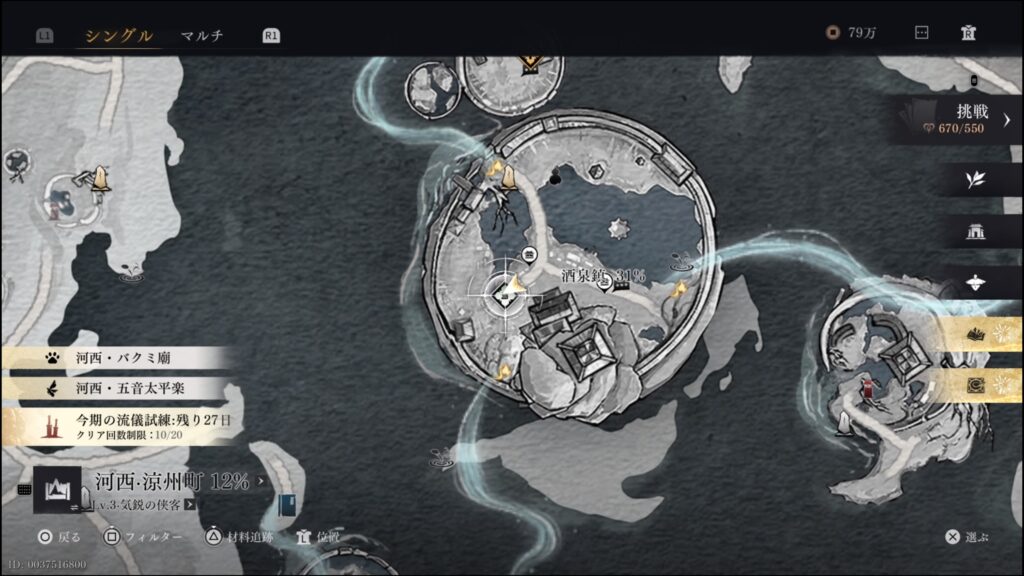Open the 河西・バクミ廟 tracker entry
Viewport: 1024px width, 576px height.
click(x=118, y=357)
